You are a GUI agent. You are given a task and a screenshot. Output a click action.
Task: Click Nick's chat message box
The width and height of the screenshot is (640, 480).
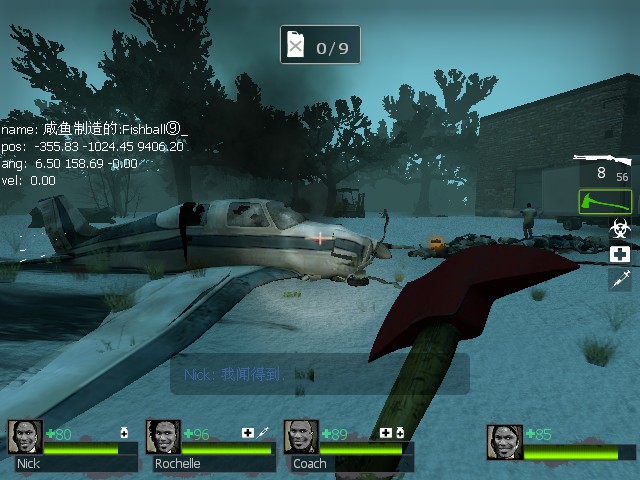click(319, 374)
